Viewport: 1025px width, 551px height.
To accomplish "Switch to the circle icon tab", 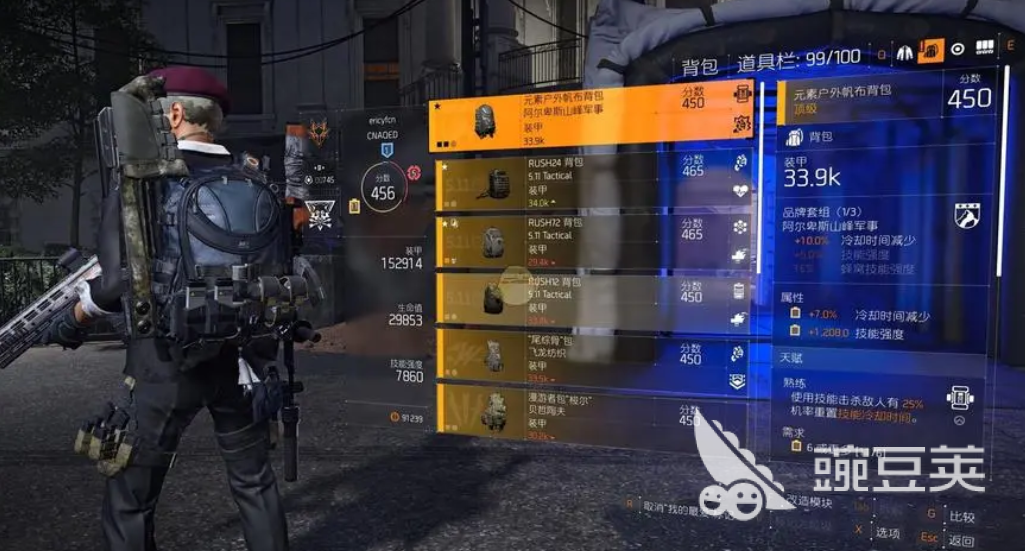I will pos(957,49).
